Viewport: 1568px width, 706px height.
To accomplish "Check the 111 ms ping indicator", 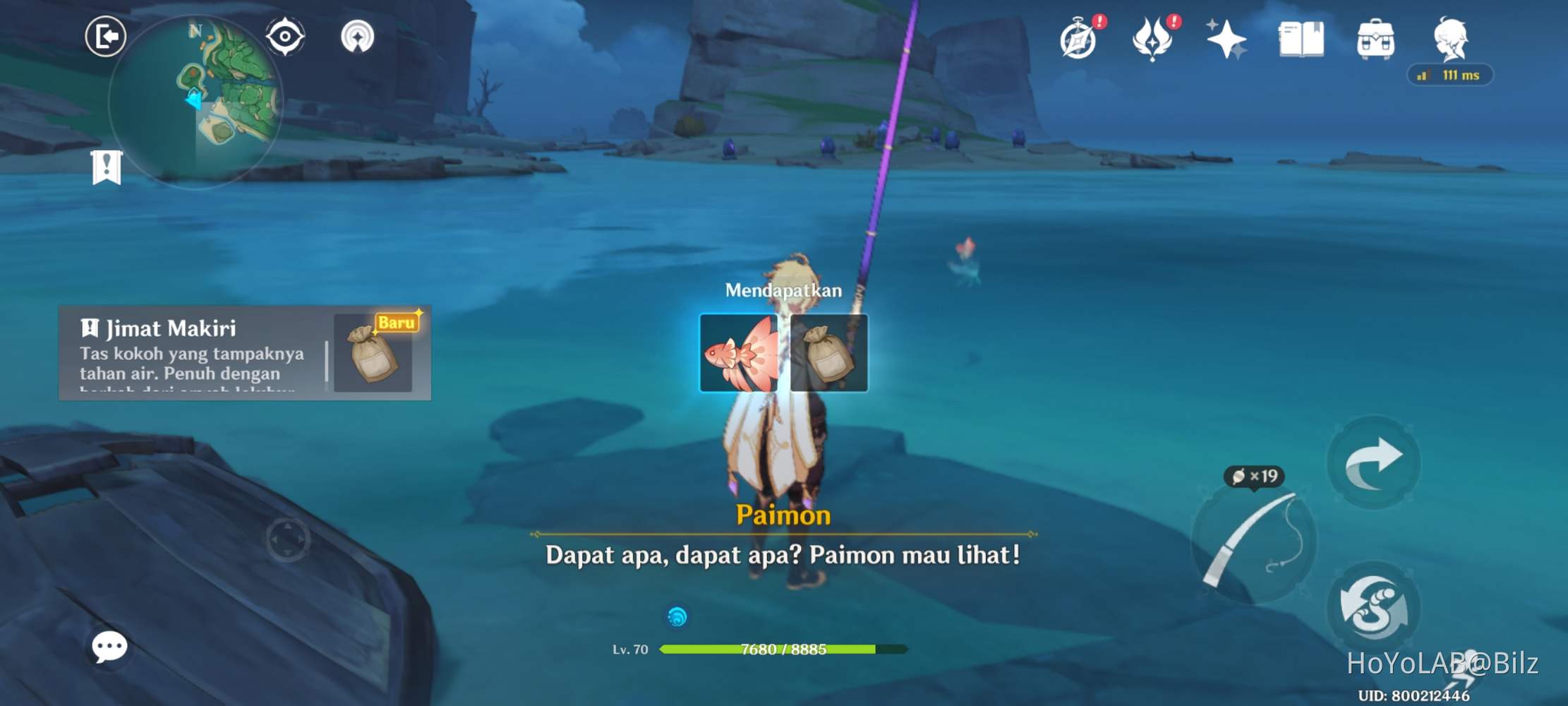I will coord(1450,75).
